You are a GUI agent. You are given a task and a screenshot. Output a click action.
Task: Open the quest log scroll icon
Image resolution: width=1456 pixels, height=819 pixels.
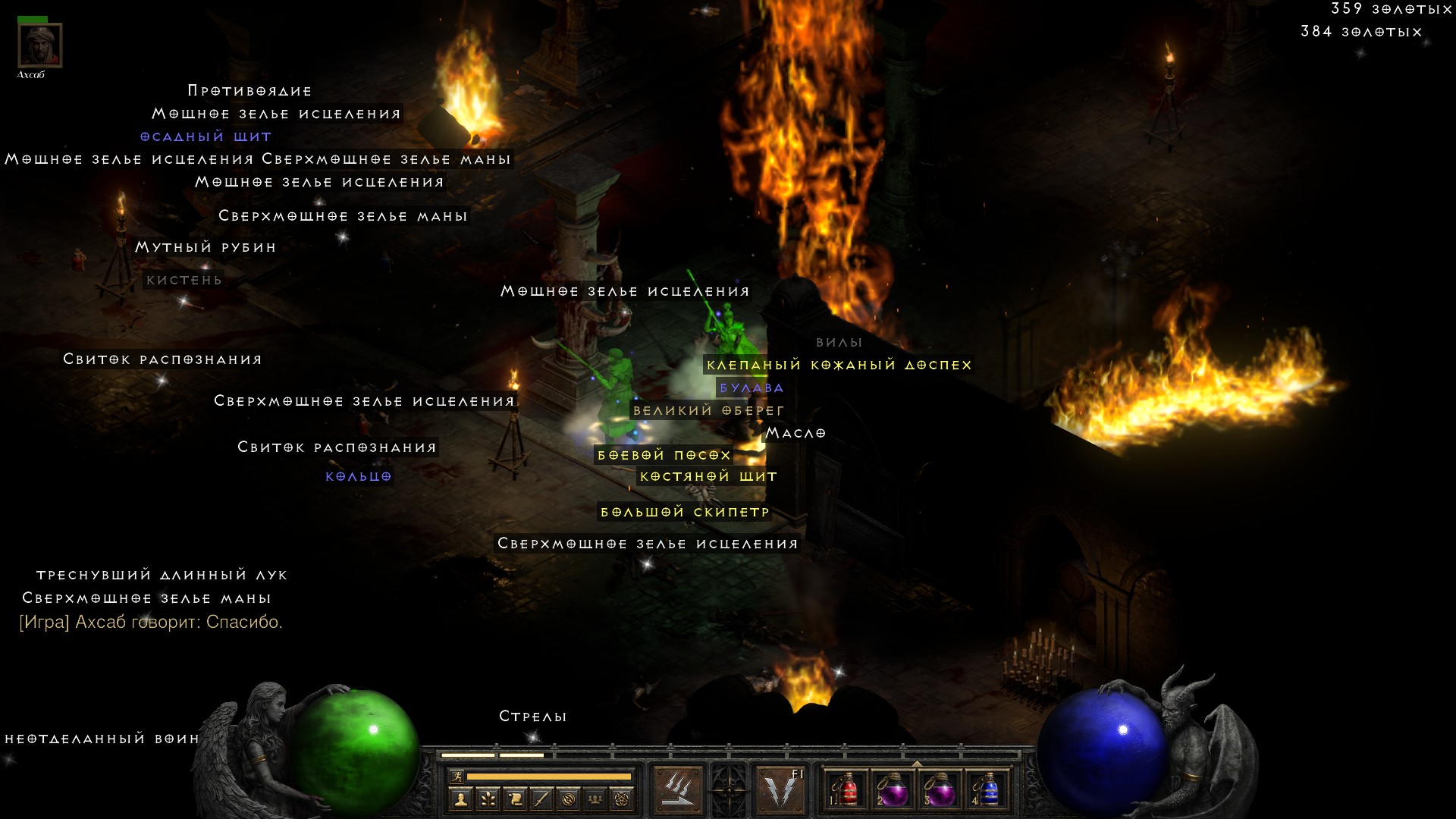coord(515,799)
